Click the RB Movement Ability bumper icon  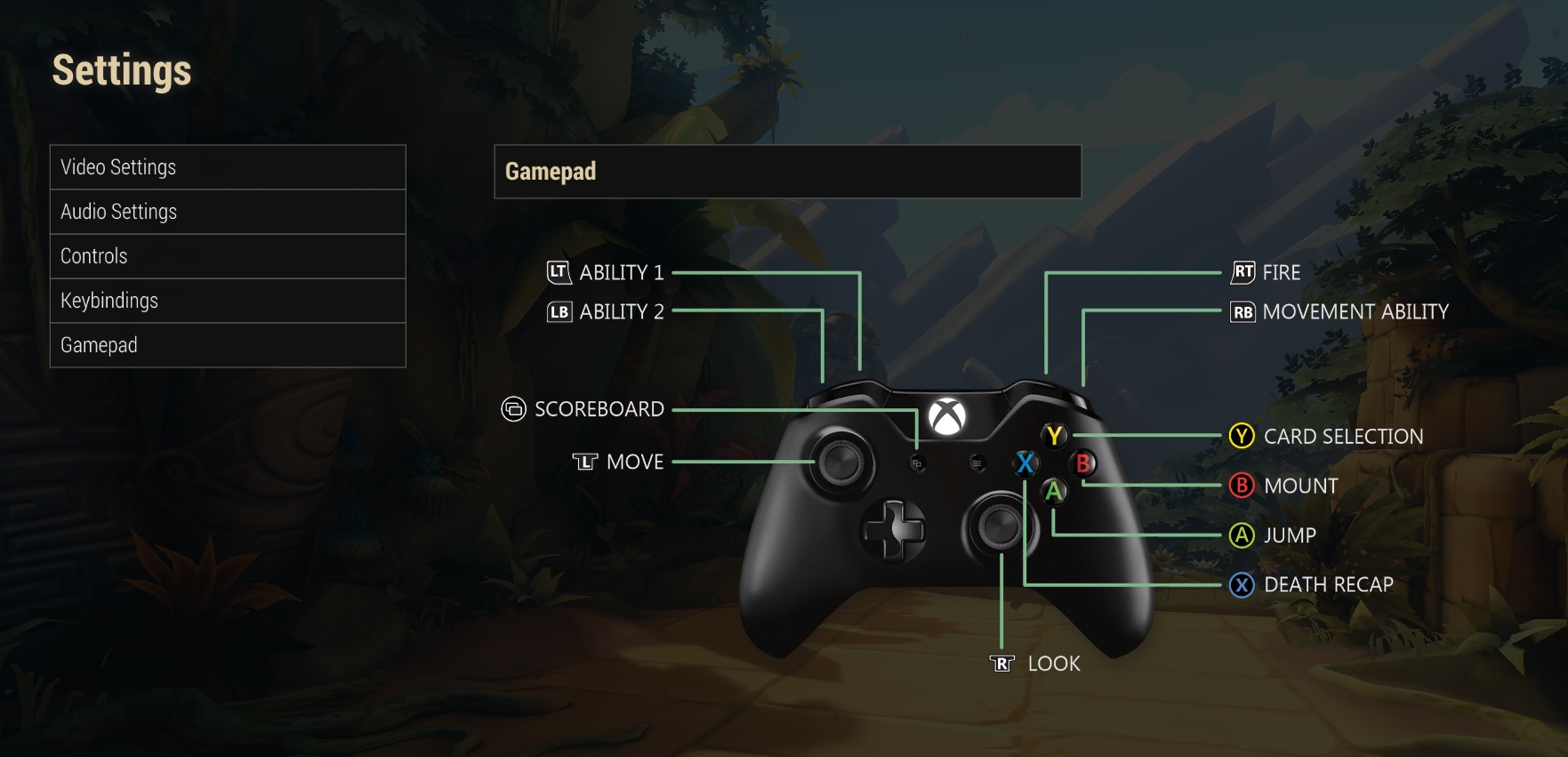coord(1243,312)
